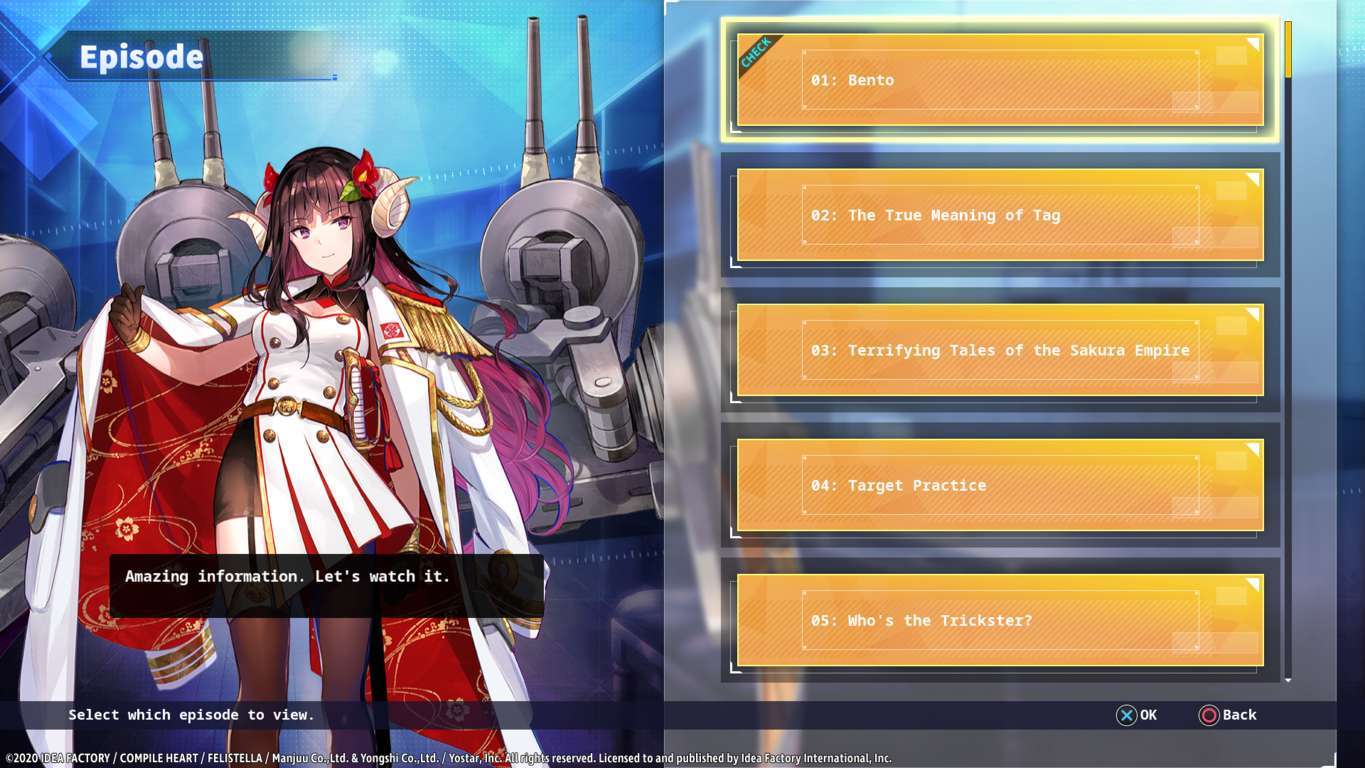Choose episode 03: Terrifying Tales of the Sakura Empire
Image resolution: width=1365 pixels, height=768 pixels.
(x=1000, y=350)
